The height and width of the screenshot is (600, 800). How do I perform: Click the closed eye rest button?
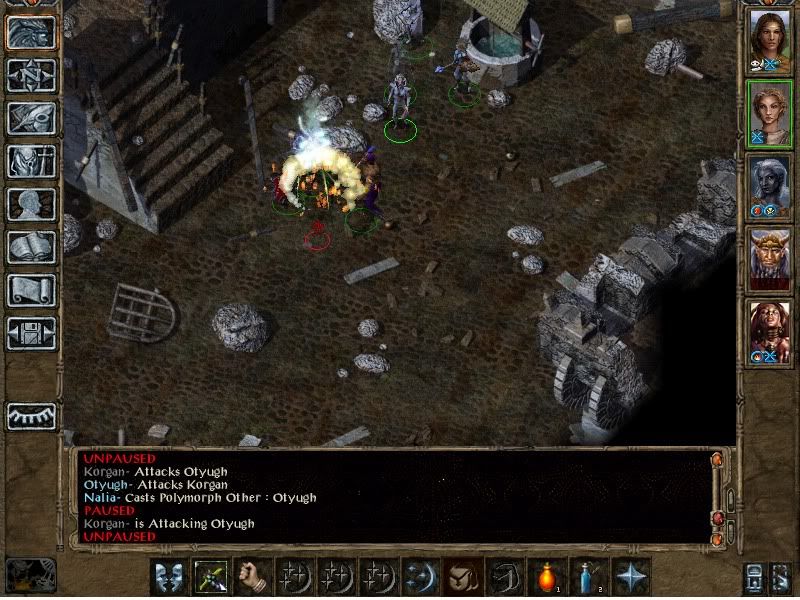32,415
